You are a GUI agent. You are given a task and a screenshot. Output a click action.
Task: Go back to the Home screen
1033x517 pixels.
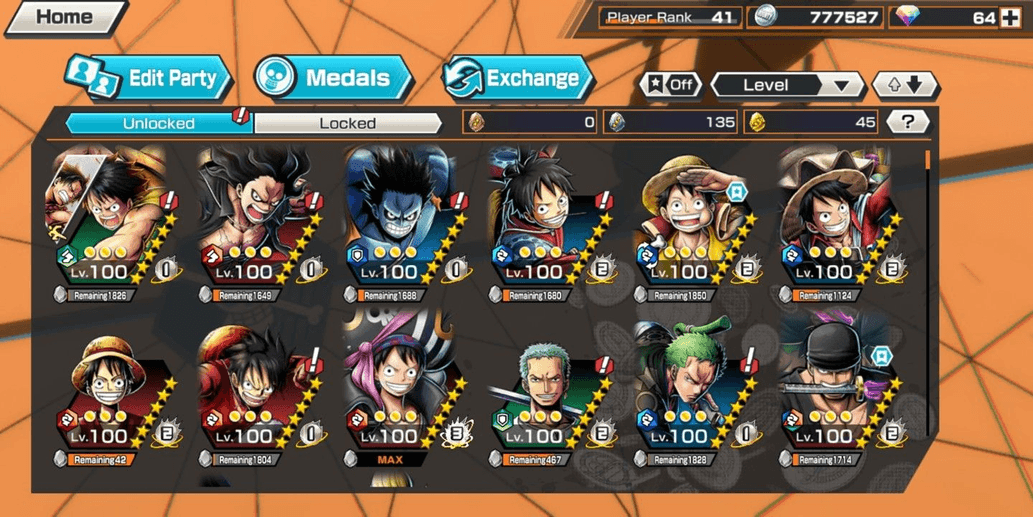[x=63, y=17]
